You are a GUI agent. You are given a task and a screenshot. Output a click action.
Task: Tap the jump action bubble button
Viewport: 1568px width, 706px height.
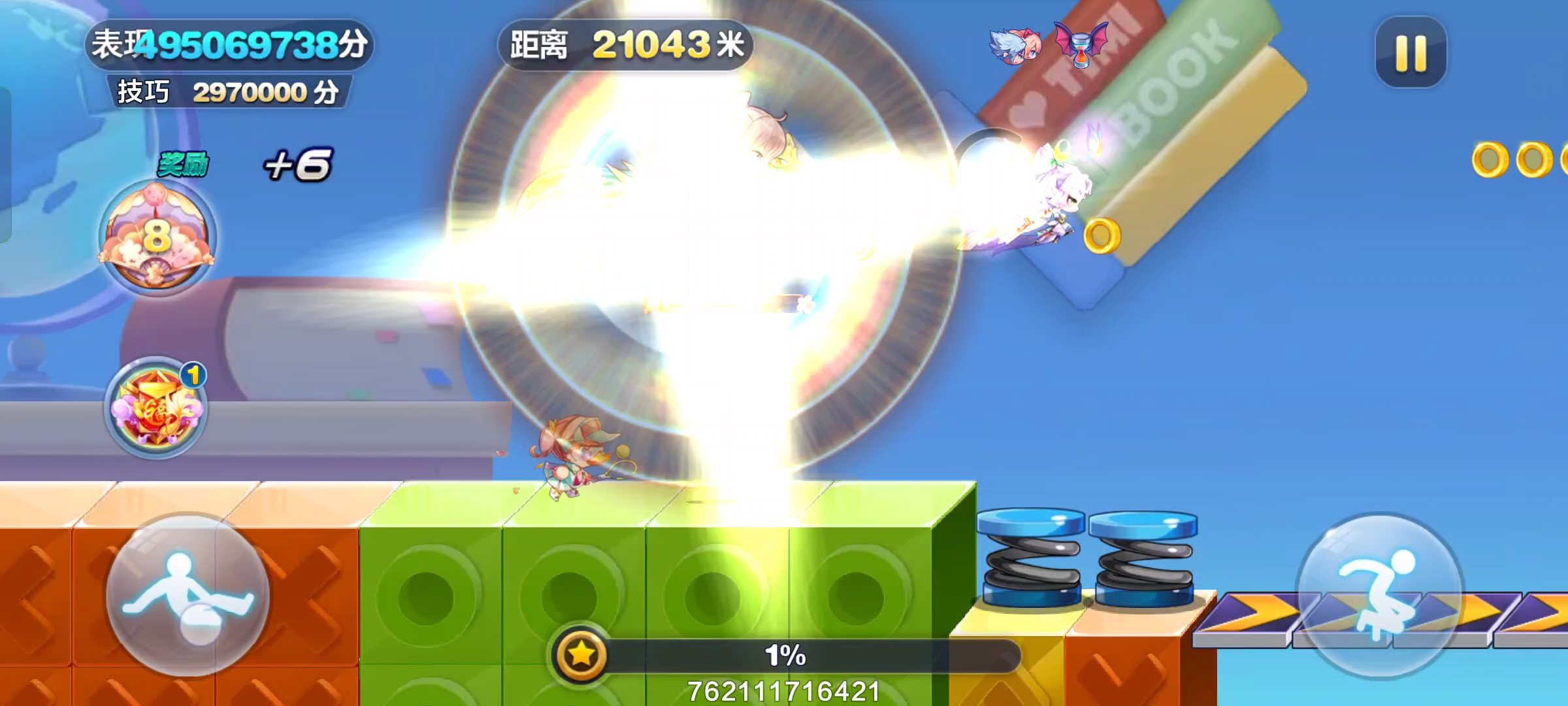tap(1380, 595)
